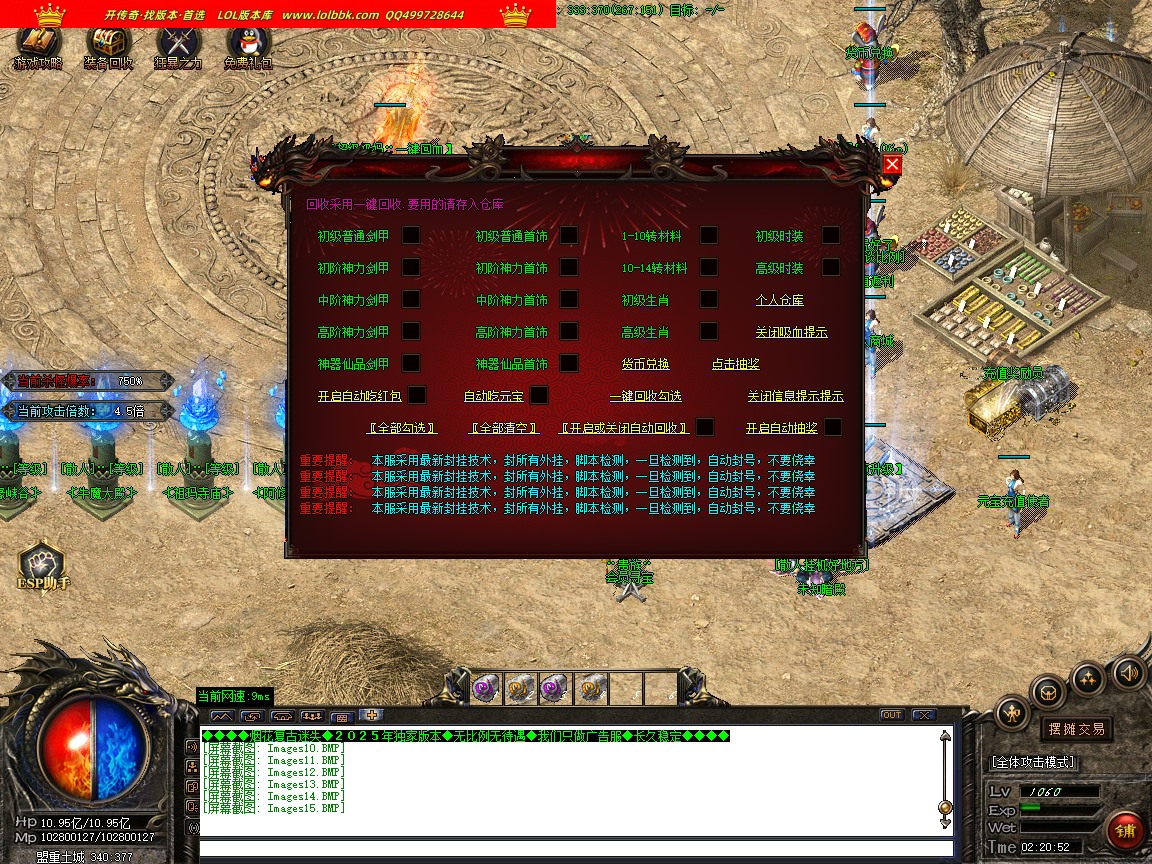Claim the 免费礼包 penguin gift icon

click(247, 45)
